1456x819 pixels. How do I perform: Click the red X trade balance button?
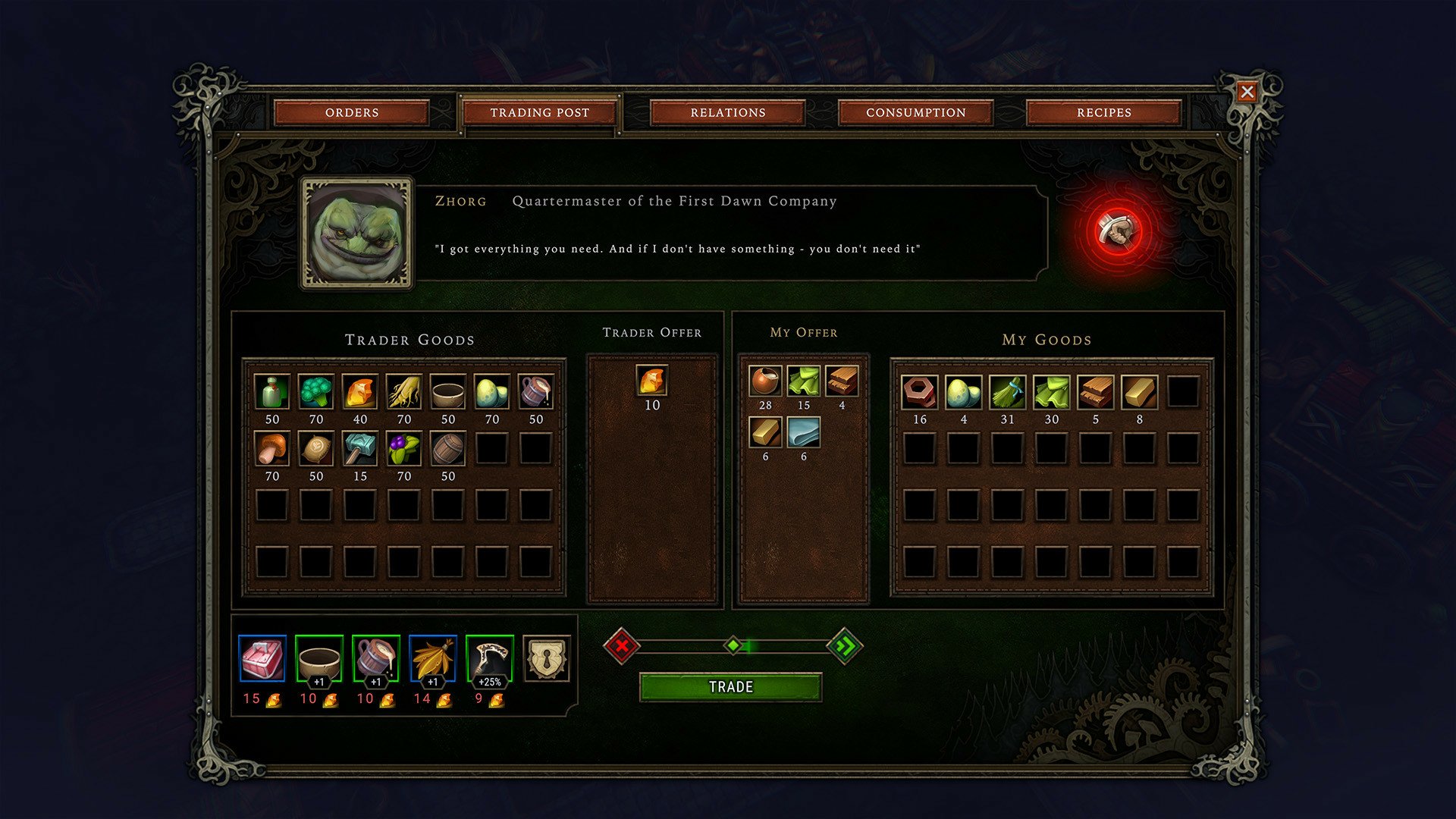622,646
